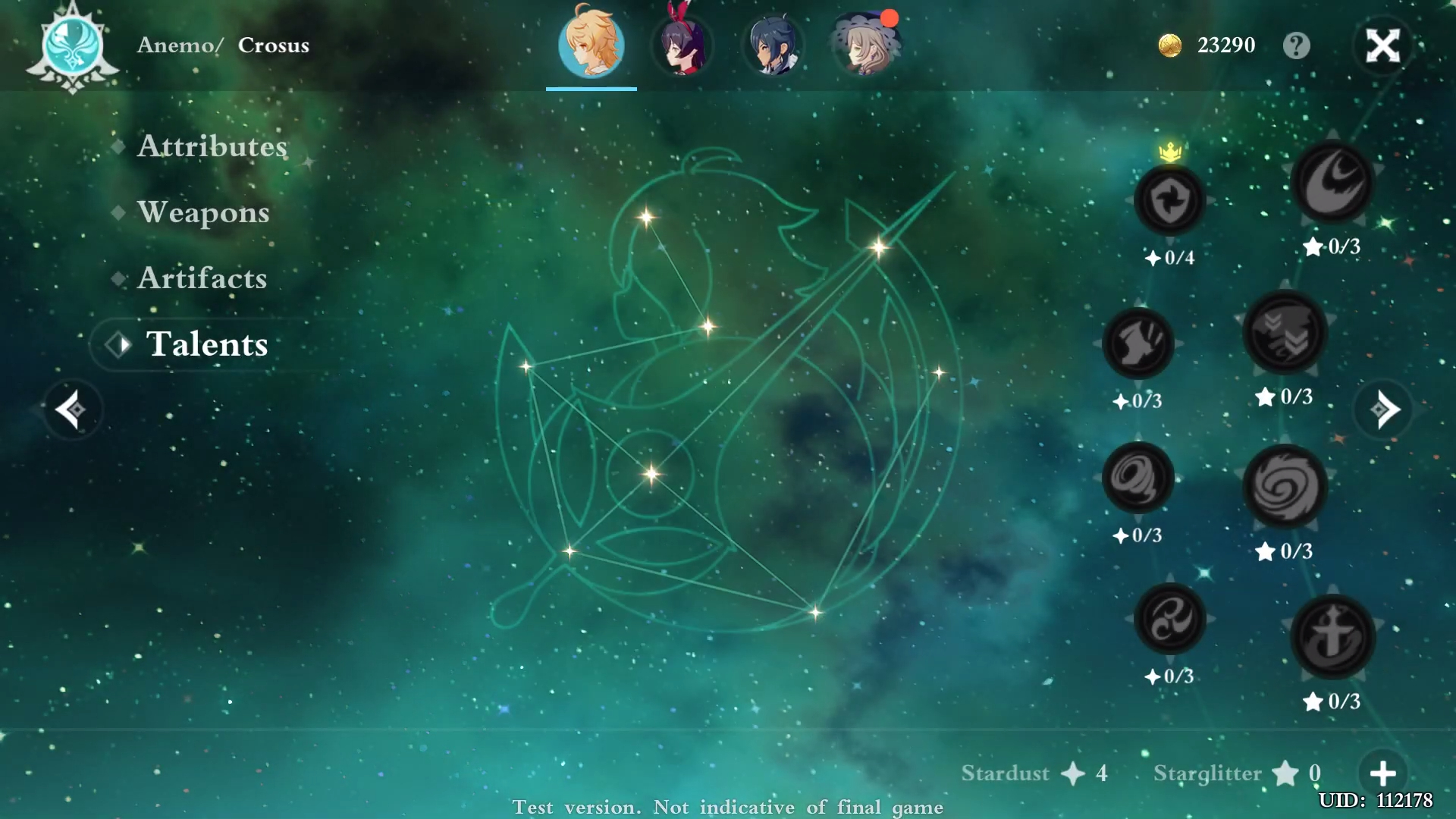This screenshot has height=819, width=1456.
Task: Open the anchor-shaped constellation talent
Action: tap(1333, 637)
